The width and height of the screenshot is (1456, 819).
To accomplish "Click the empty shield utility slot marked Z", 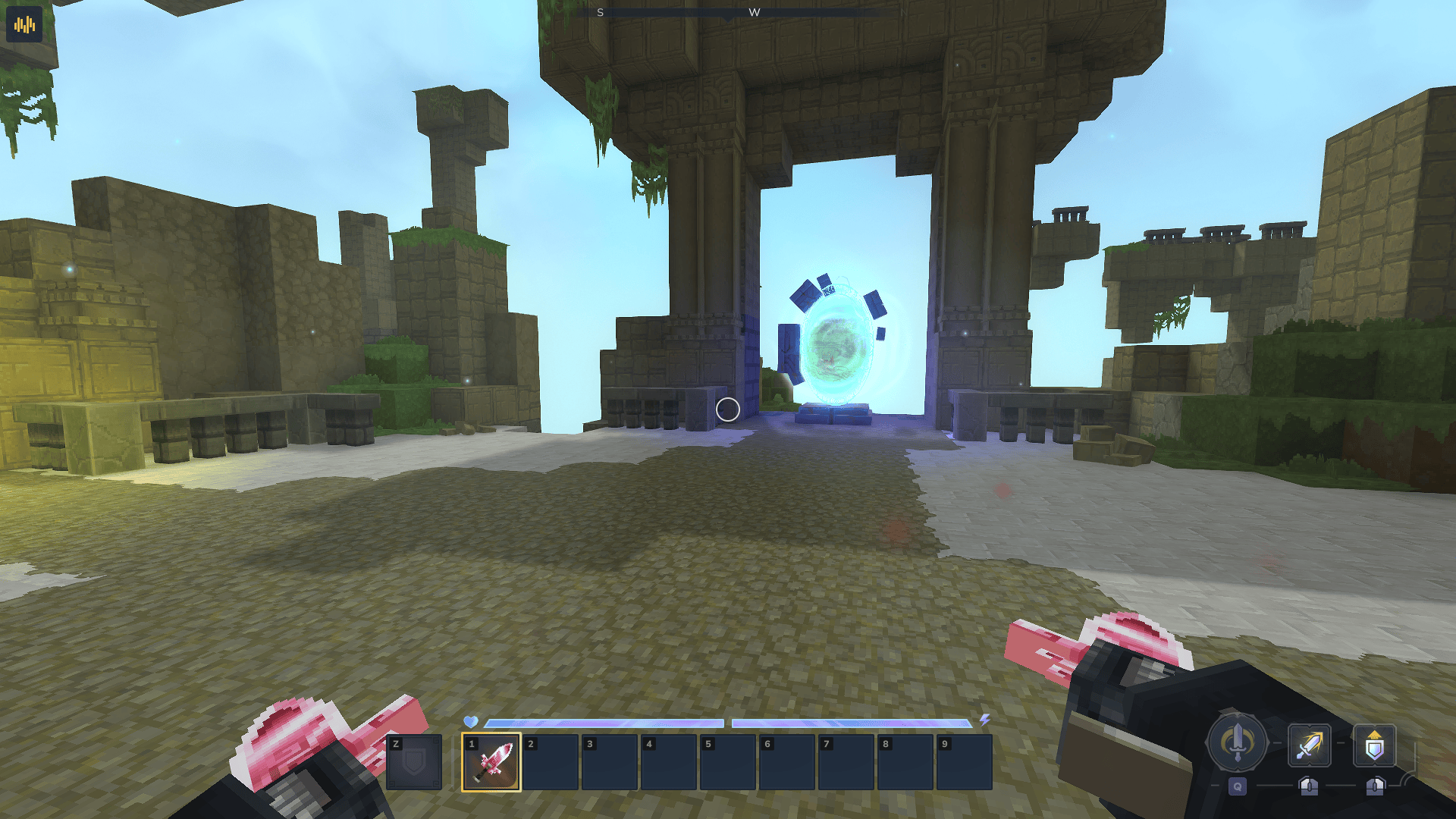I will 414,761.
